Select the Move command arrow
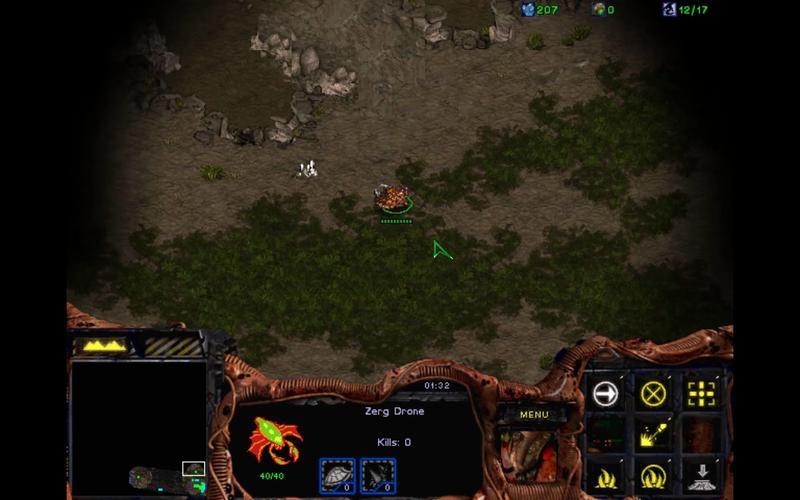 click(x=607, y=392)
